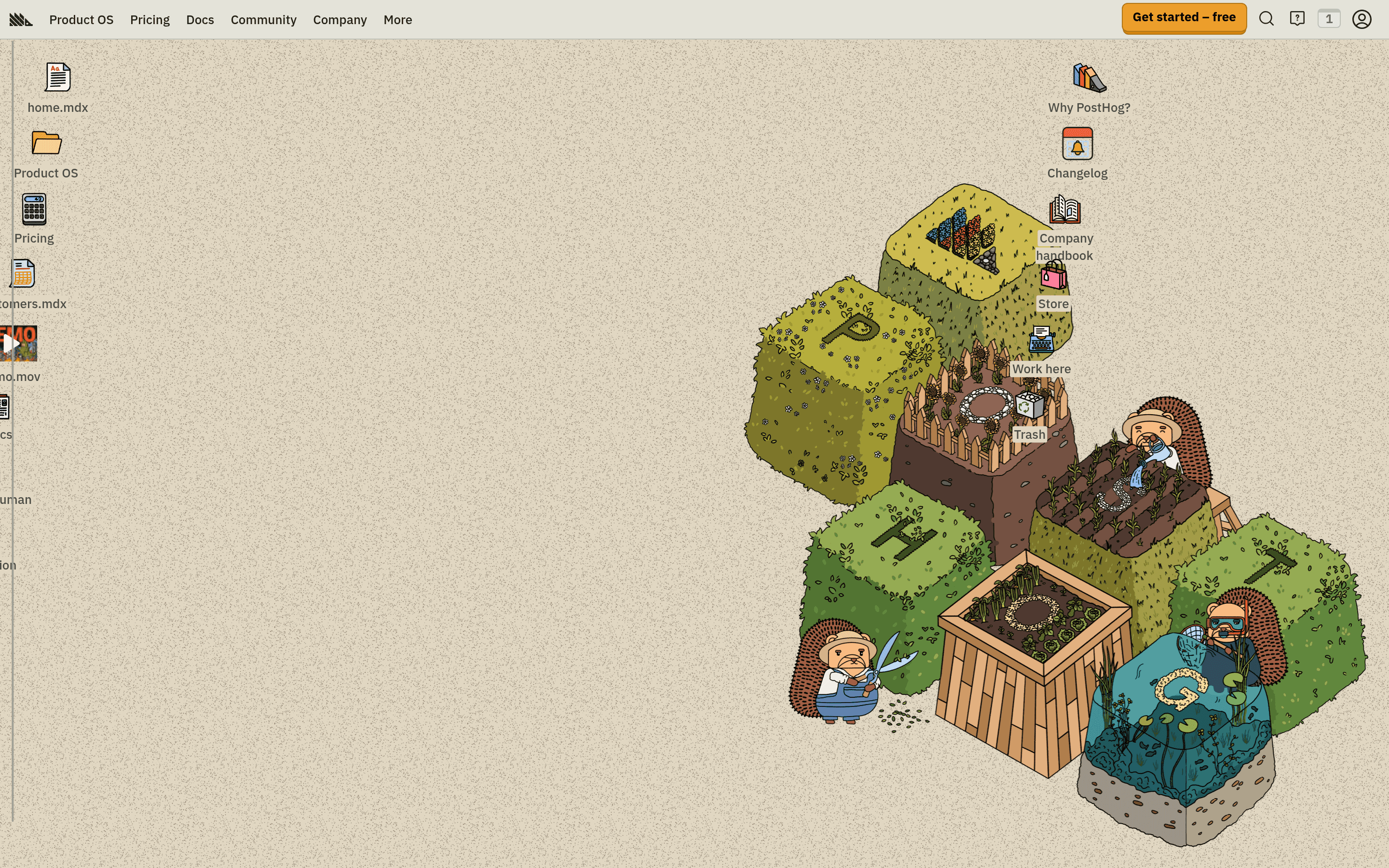Screen dimensions: 1389x868
Task: Open search via the magnifying glass icon
Action: pos(1266,19)
